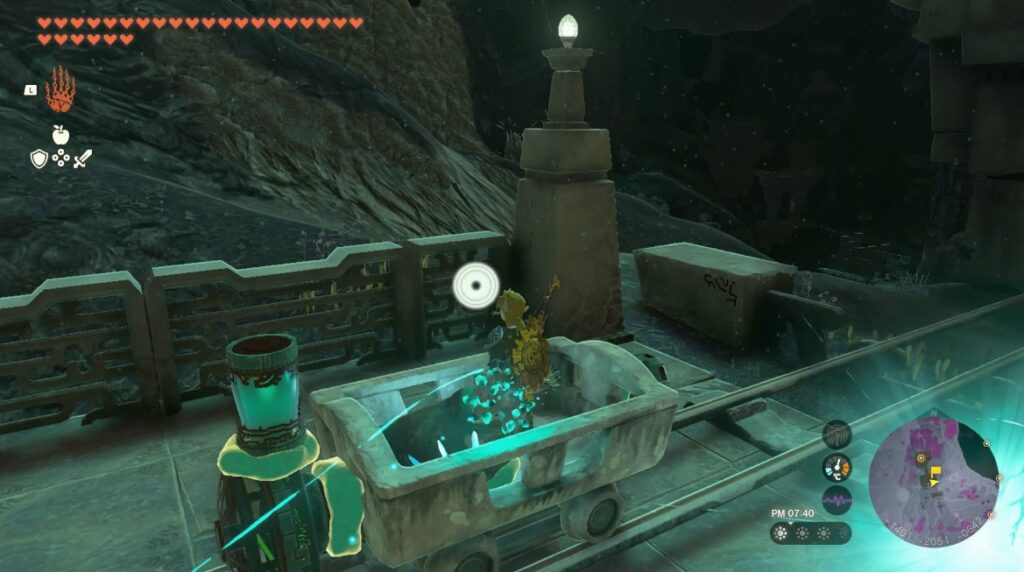Select the sensor radar signal icon

click(x=836, y=434)
